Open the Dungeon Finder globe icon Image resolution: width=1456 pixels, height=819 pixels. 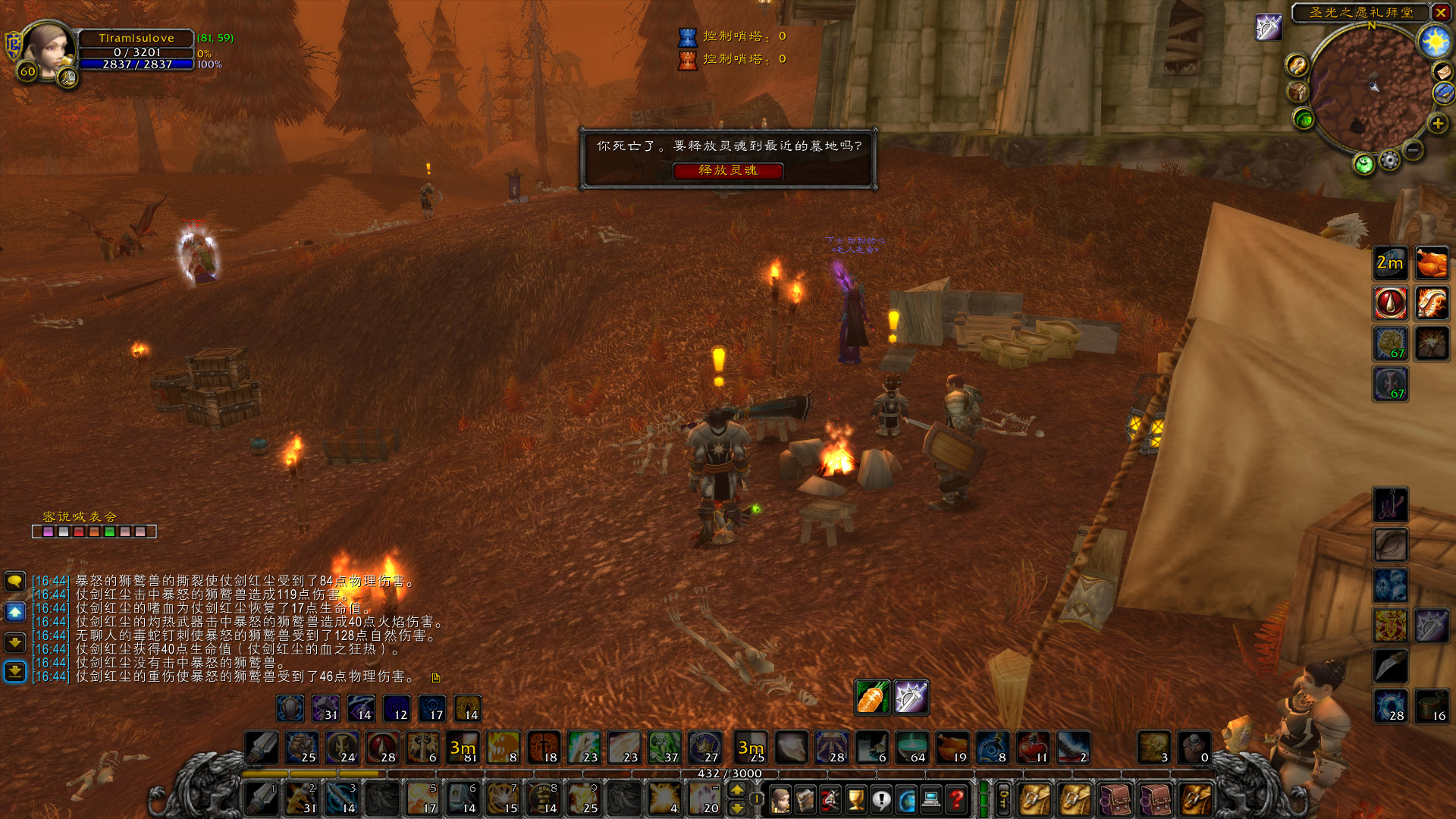pos(907,800)
